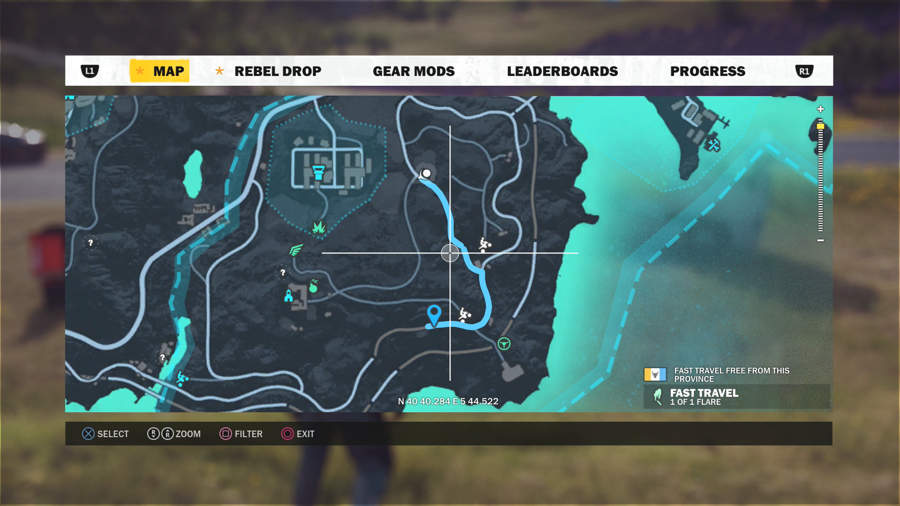Select the highlighted Map tab
This screenshot has height=506, width=900.
pyautogui.click(x=160, y=71)
